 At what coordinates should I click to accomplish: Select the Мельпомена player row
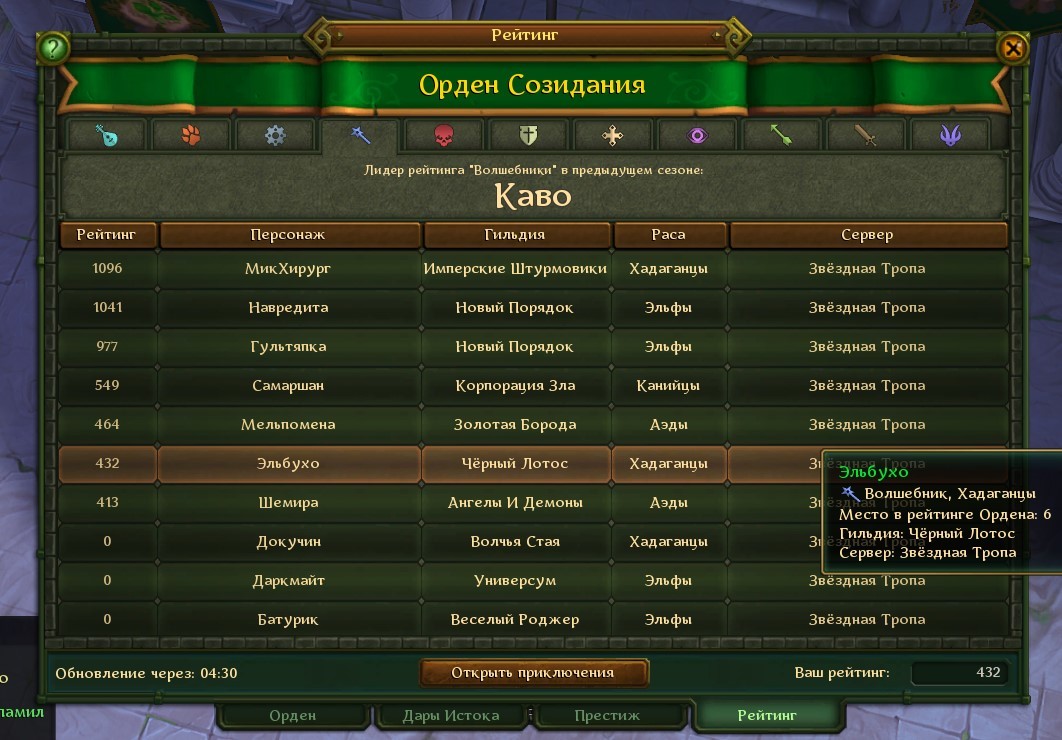click(287, 425)
